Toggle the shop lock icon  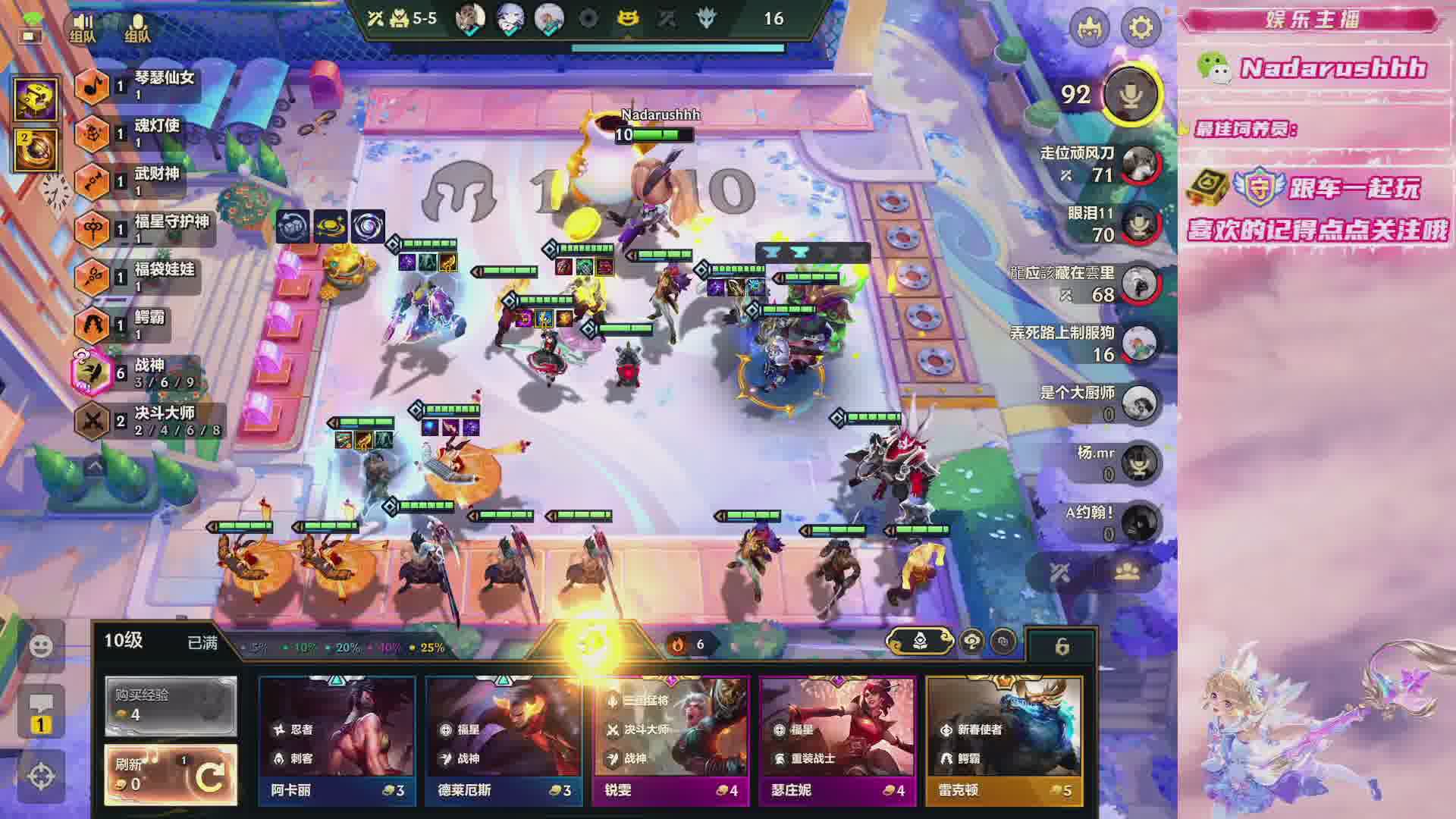click(1062, 646)
